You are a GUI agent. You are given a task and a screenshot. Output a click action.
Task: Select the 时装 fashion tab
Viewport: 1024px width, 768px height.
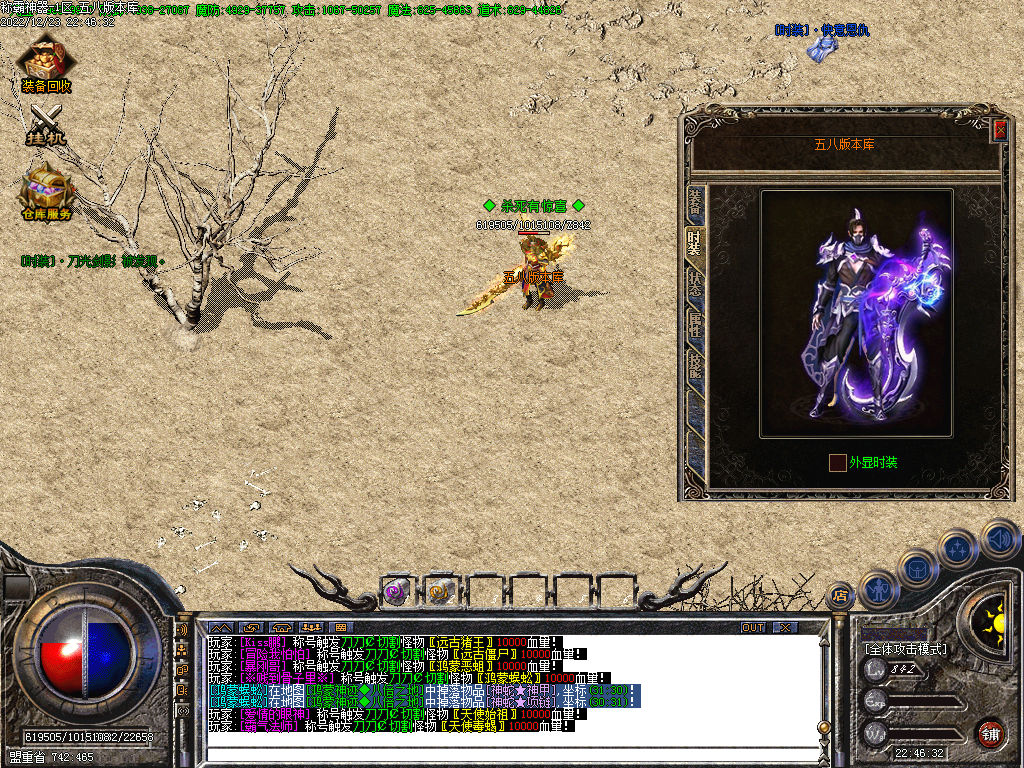point(694,244)
